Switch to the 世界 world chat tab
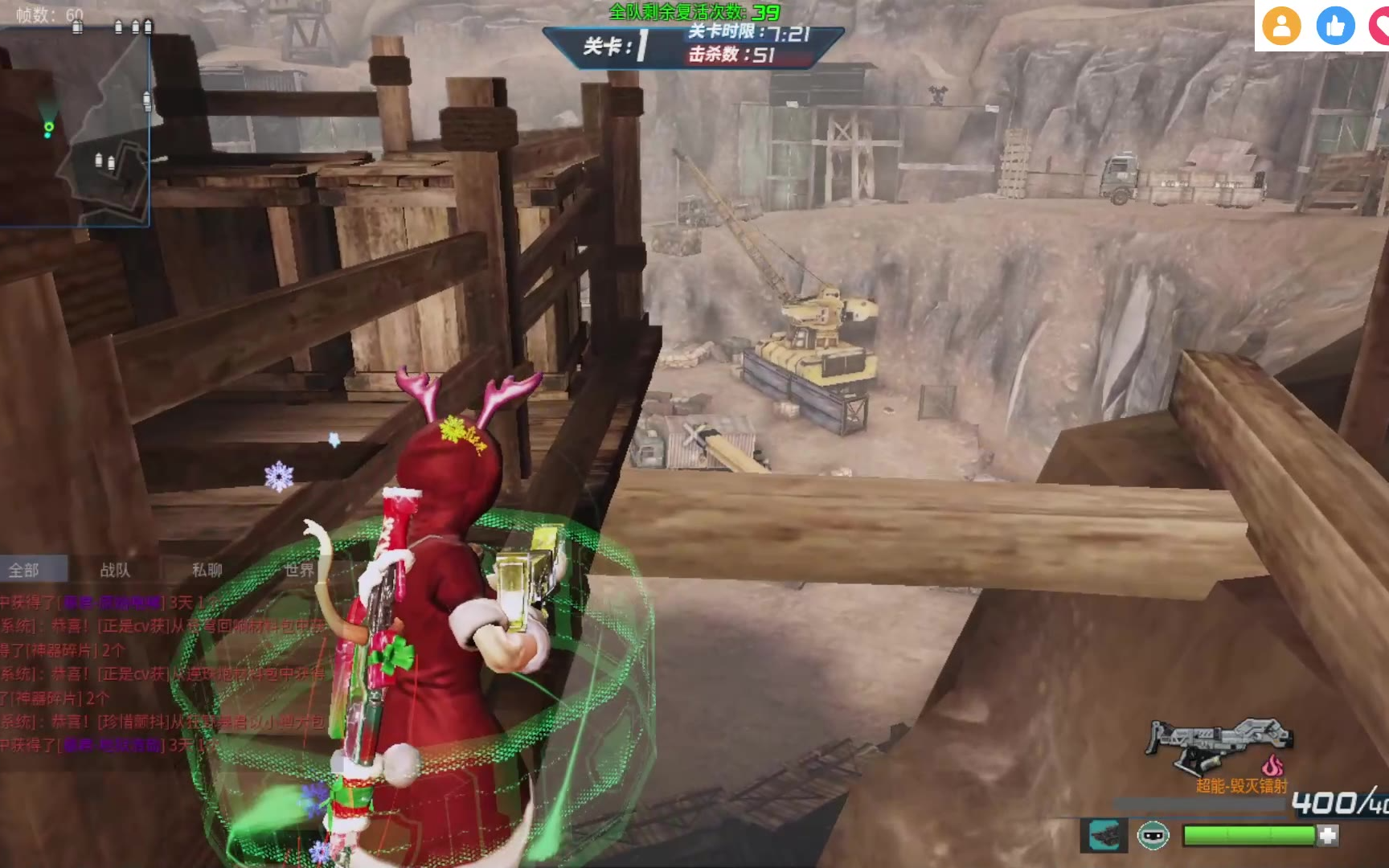The width and height of the screenshot is (1389, 868). (298, 570)
